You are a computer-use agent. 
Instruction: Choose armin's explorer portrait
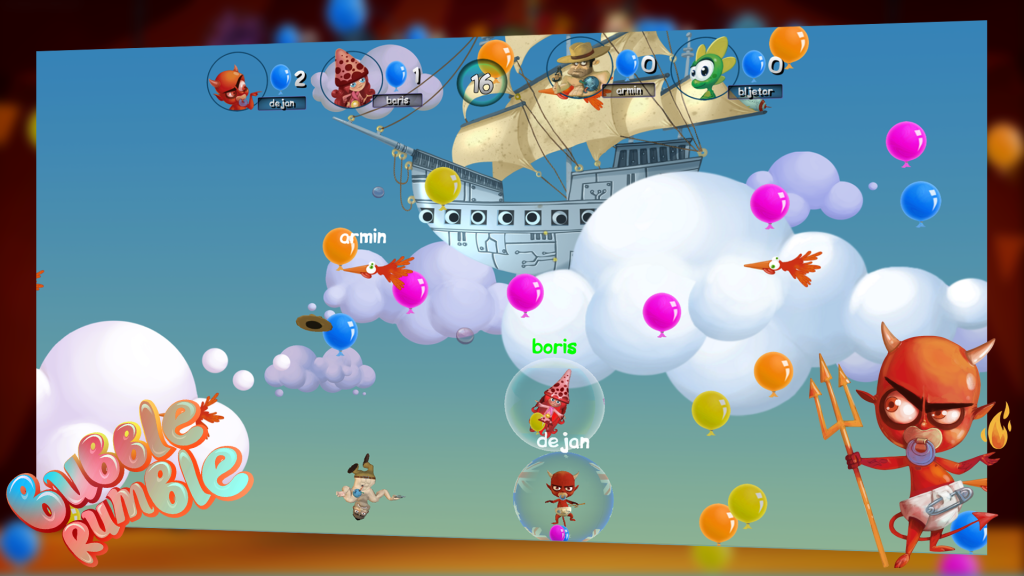coord(579,70)
